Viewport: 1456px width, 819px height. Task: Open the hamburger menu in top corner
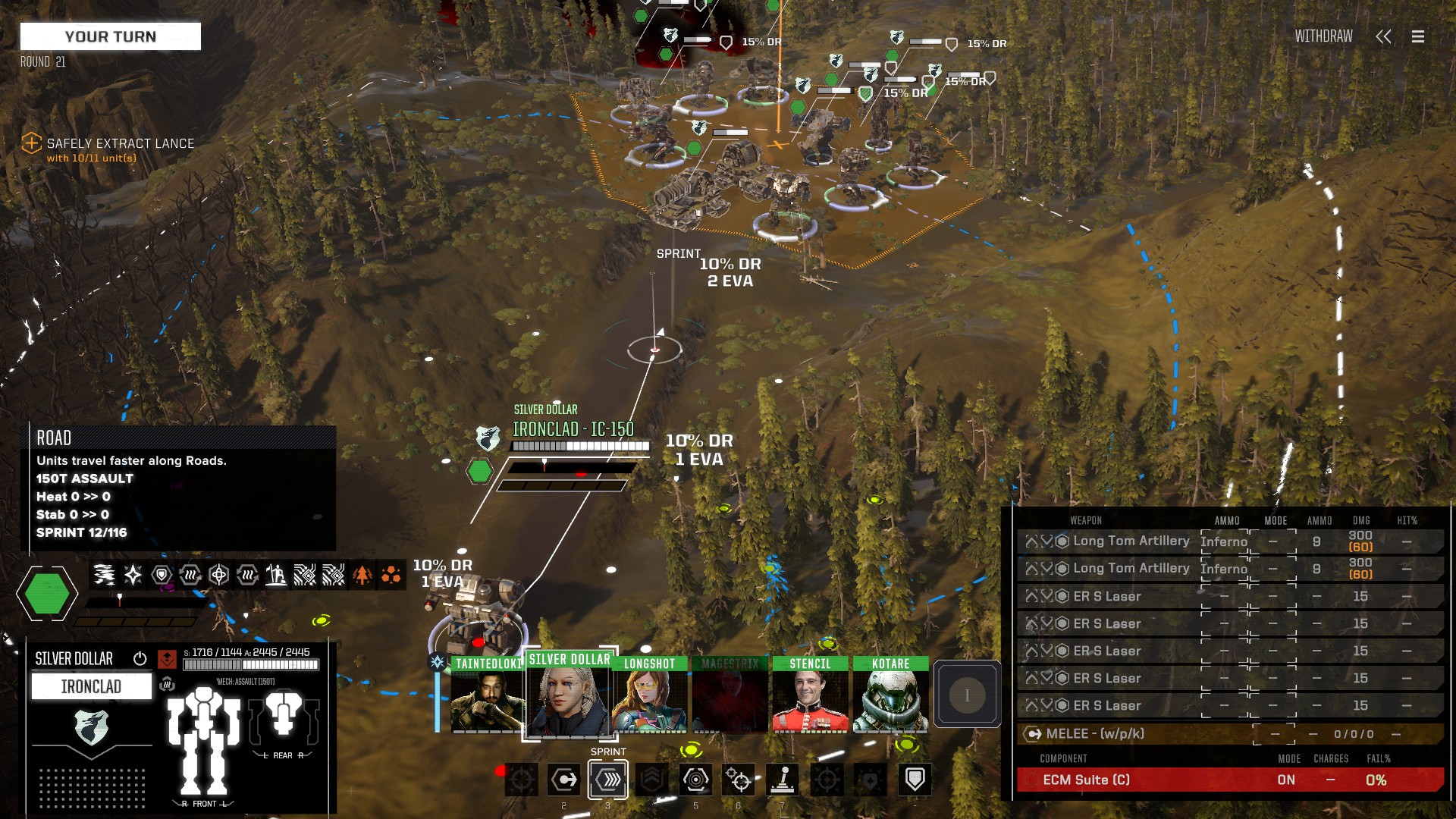tap(1417, 36)
